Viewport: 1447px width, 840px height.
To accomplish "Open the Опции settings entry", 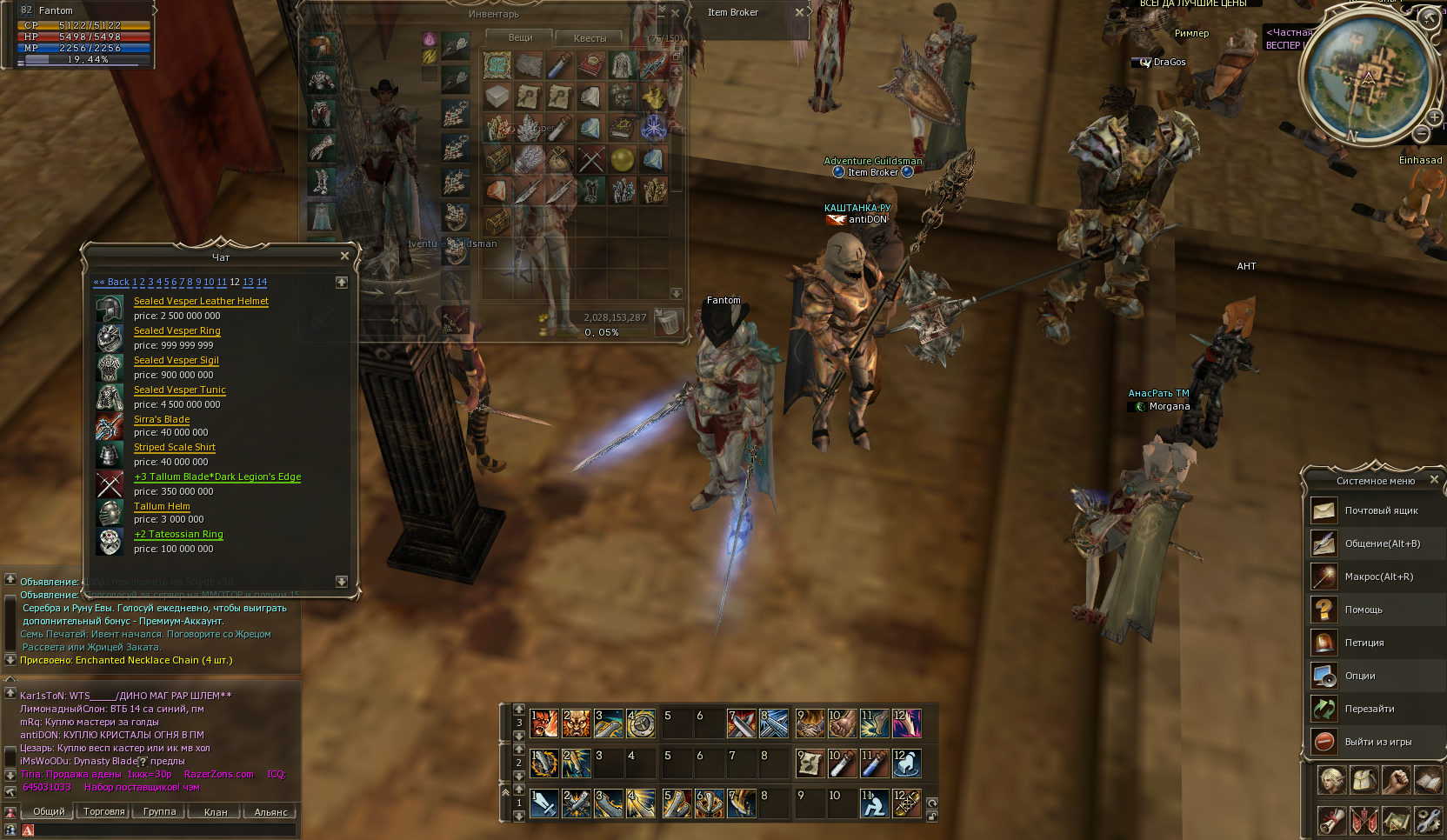I will point(1360,676).
